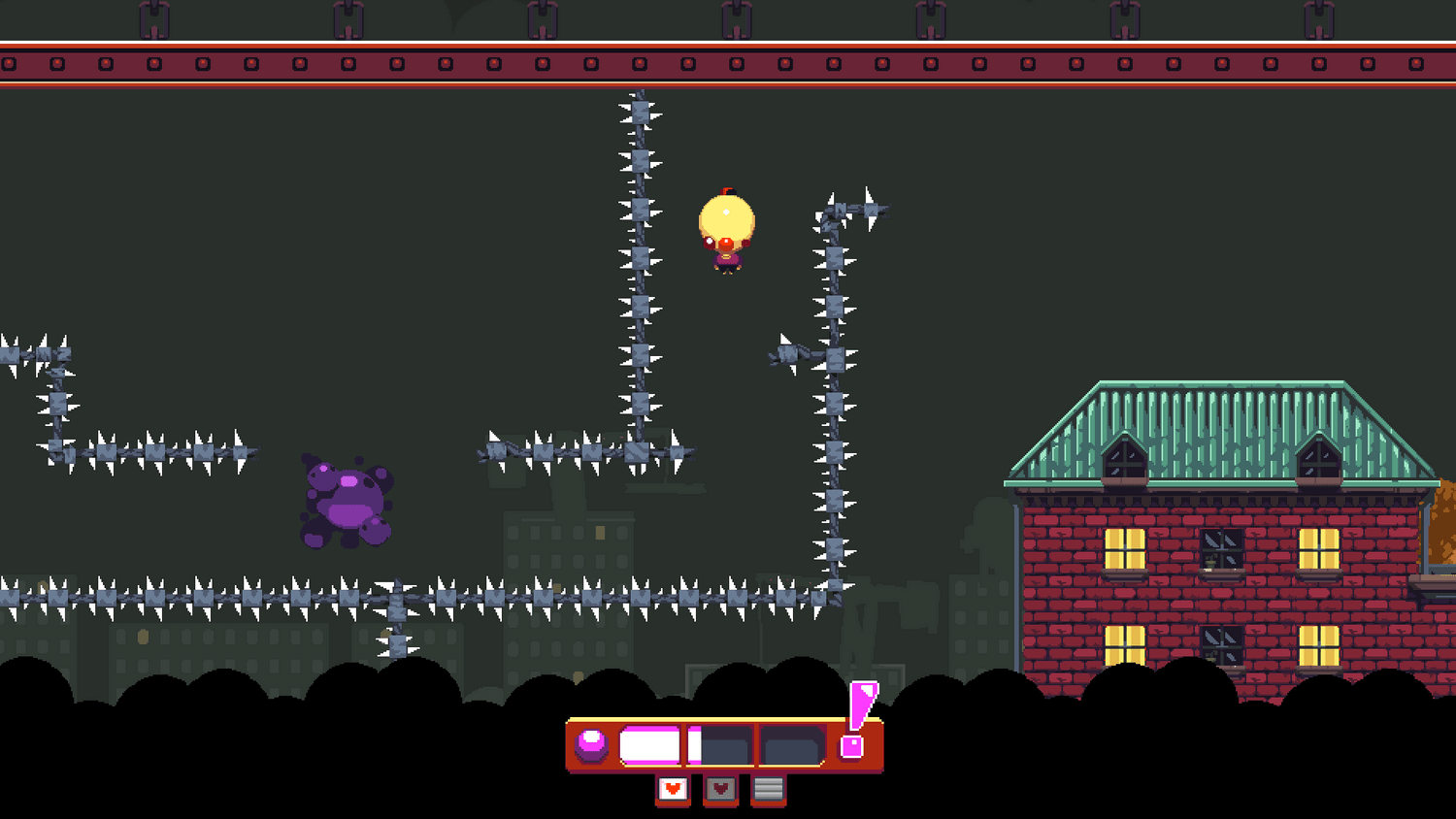This screenshot has height=819, width=1456.
Task: Click the pink orb icon on the HUD bar
Action: [x=591, y=745]
